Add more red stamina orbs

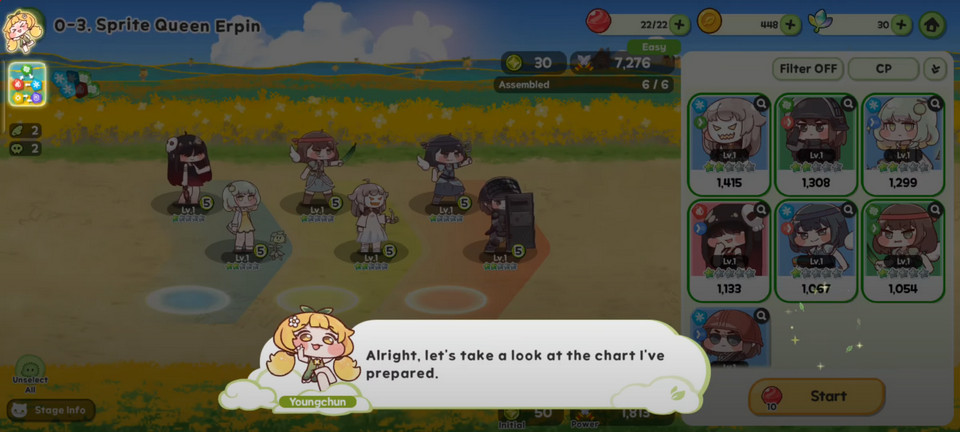pos(680,24)
